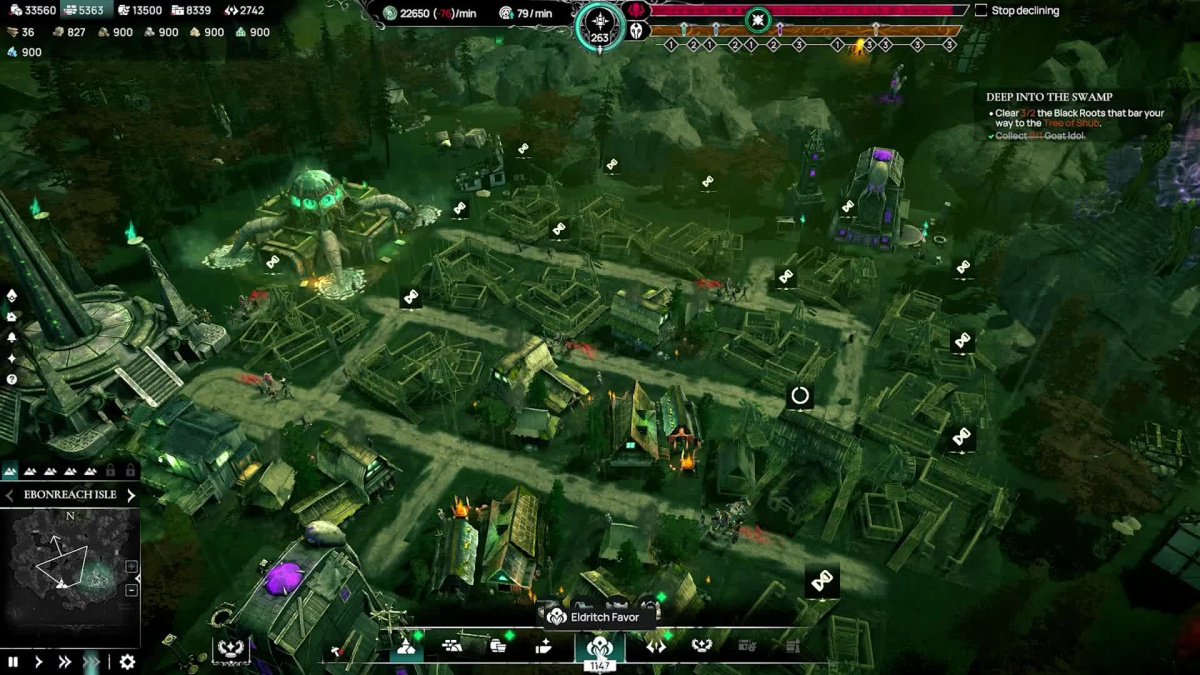This screenshot has width=1200, height=675.
Task: Set game speed to double arrow fast
Action: 65,661
